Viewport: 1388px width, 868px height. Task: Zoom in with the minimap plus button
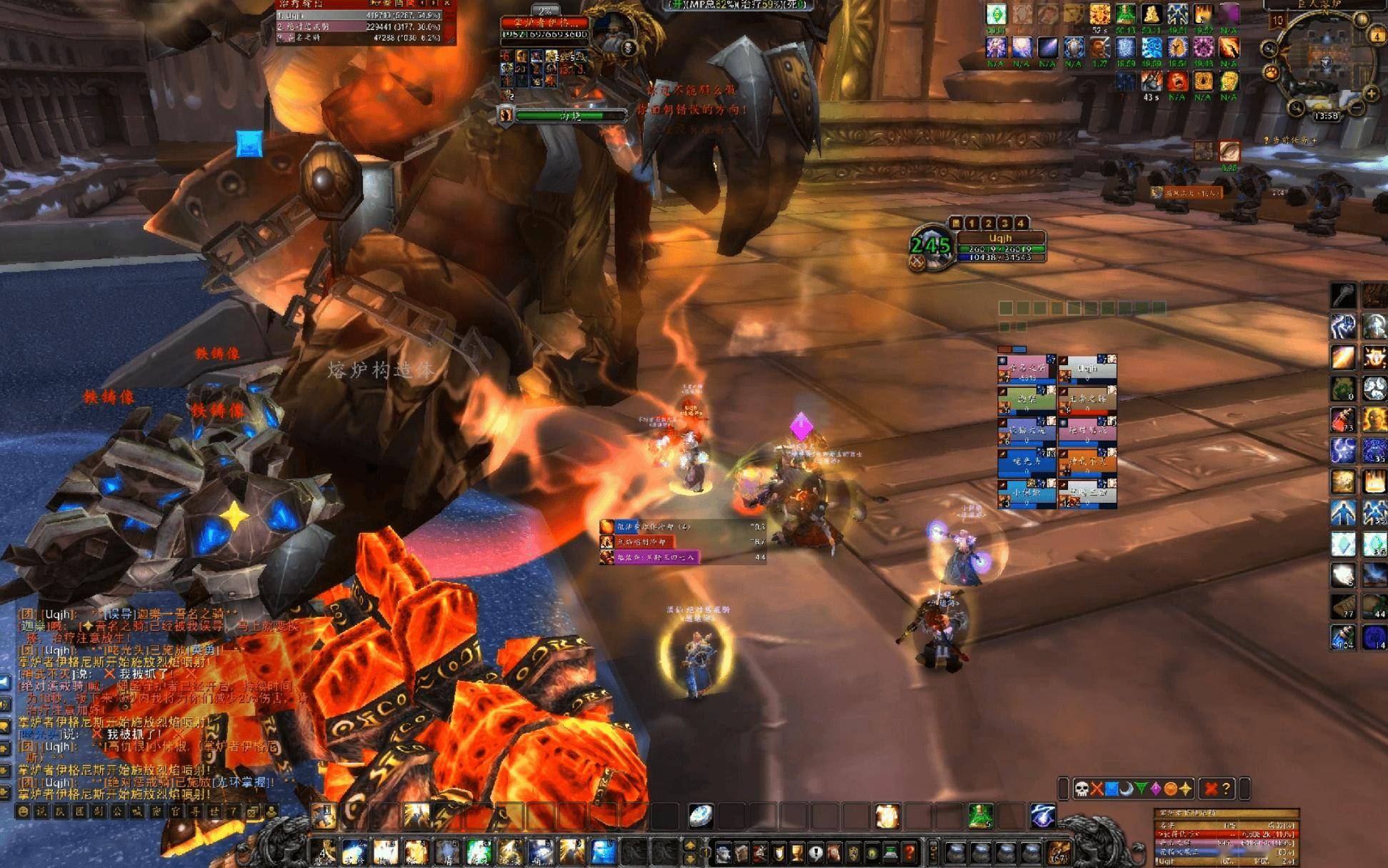click(1371, 94)
